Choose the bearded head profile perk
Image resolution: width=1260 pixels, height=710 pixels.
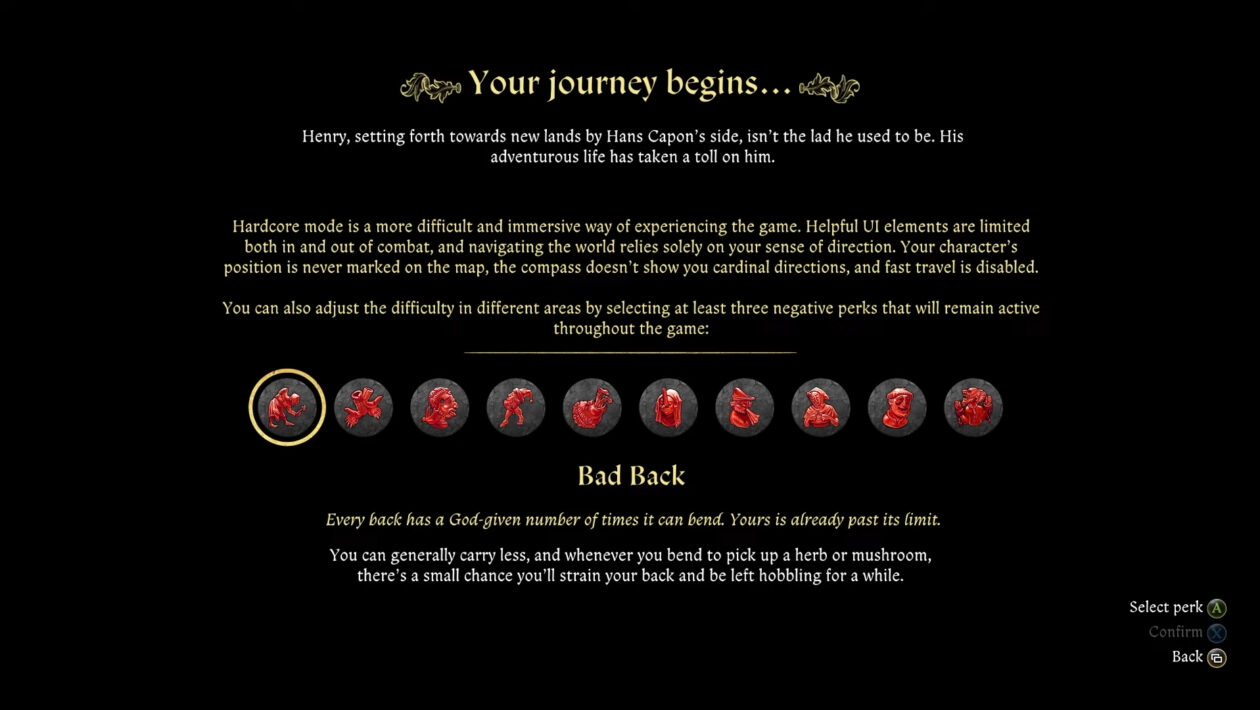440,407
